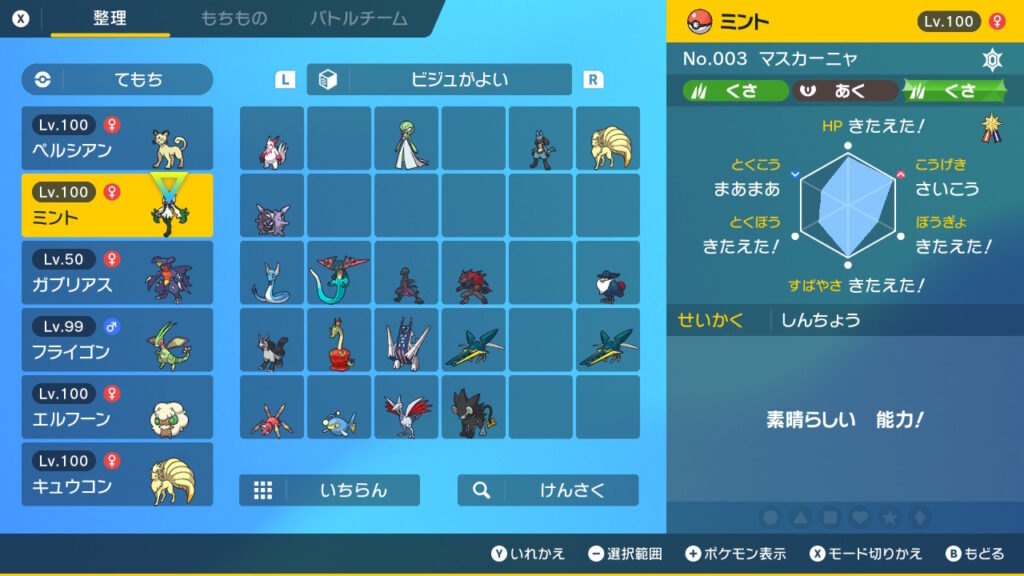Go to the next box with R arrow

point(593,80)
